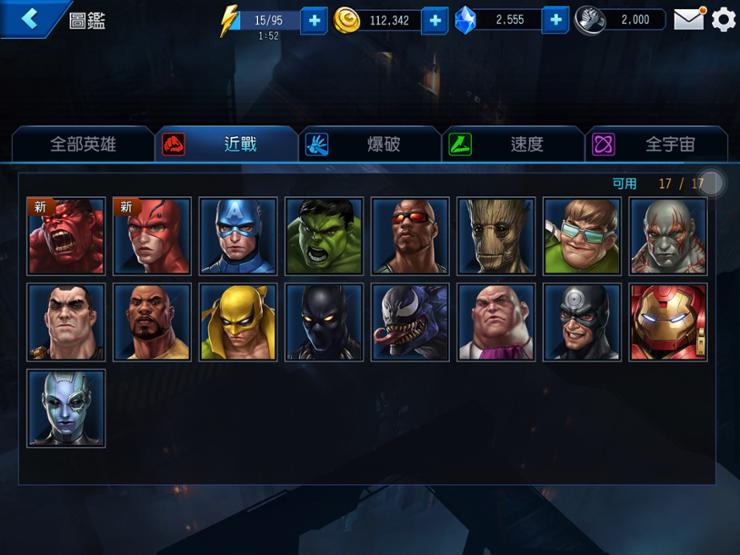Select the 爆破 category tab
Viewport: 740px width, 555px height.
point(371,144)
